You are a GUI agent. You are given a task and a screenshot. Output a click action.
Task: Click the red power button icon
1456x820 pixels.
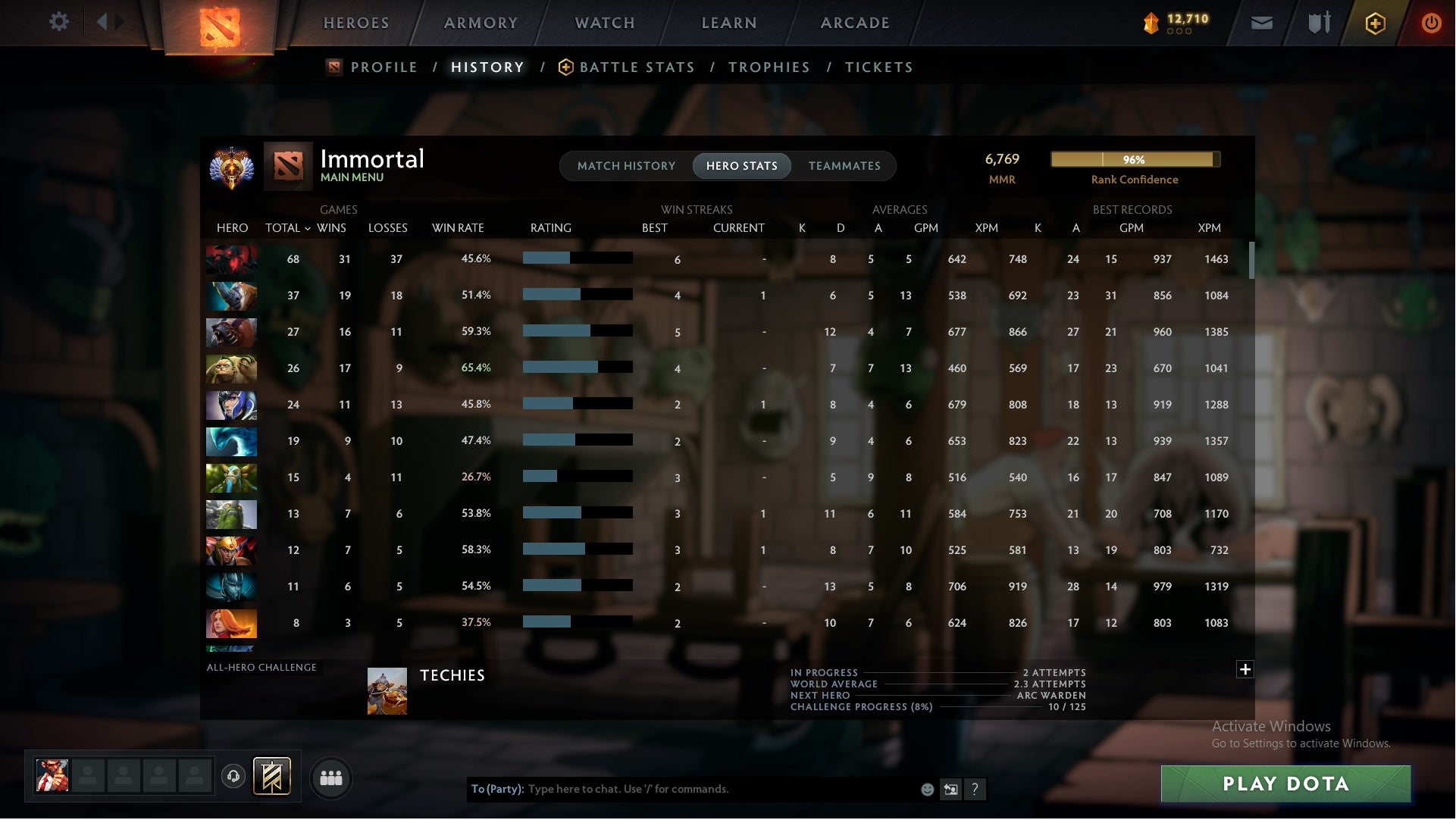[1432, 23]
